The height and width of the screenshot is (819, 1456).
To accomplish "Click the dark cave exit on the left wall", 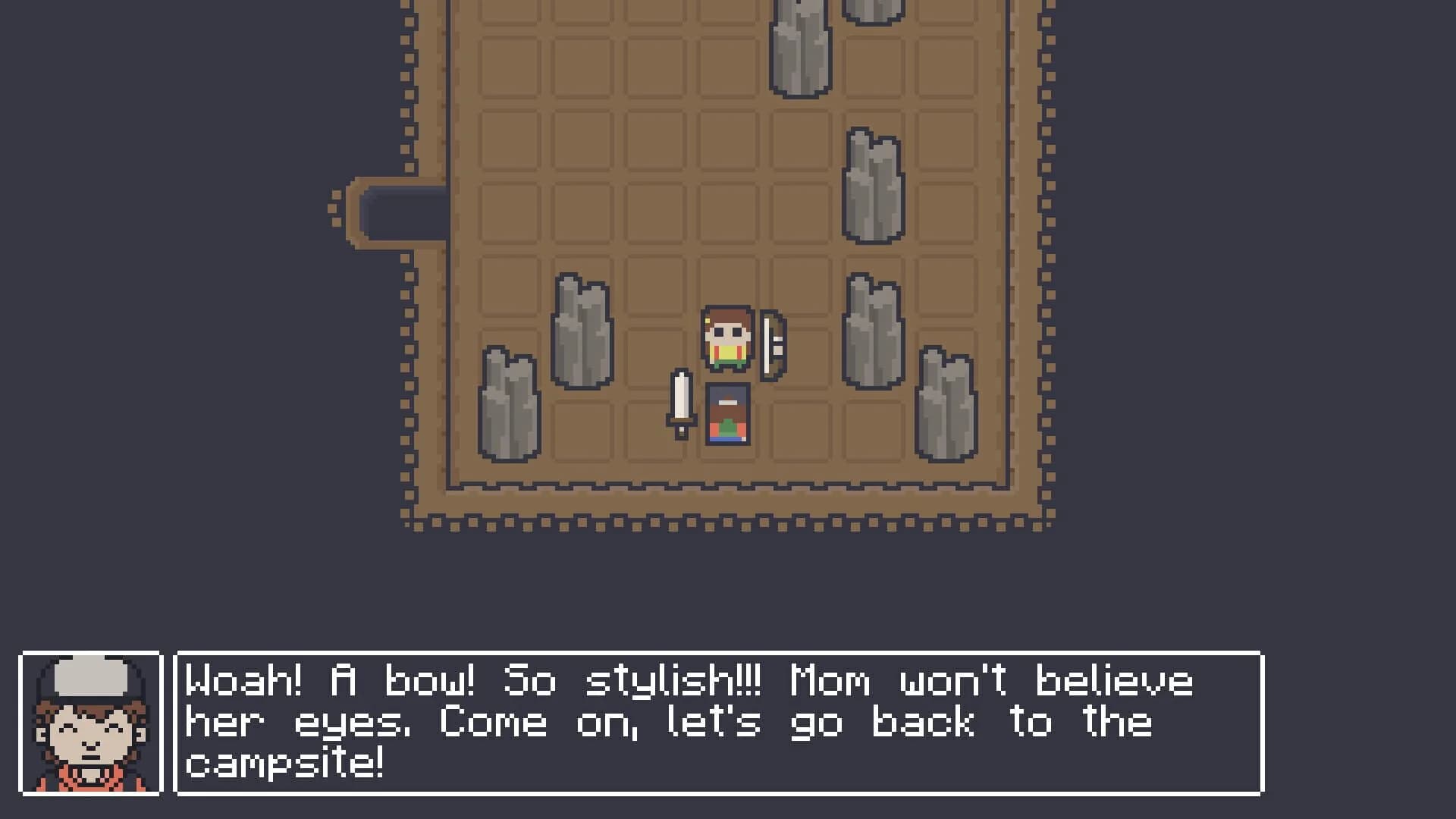I will click(x=394, y=212).
